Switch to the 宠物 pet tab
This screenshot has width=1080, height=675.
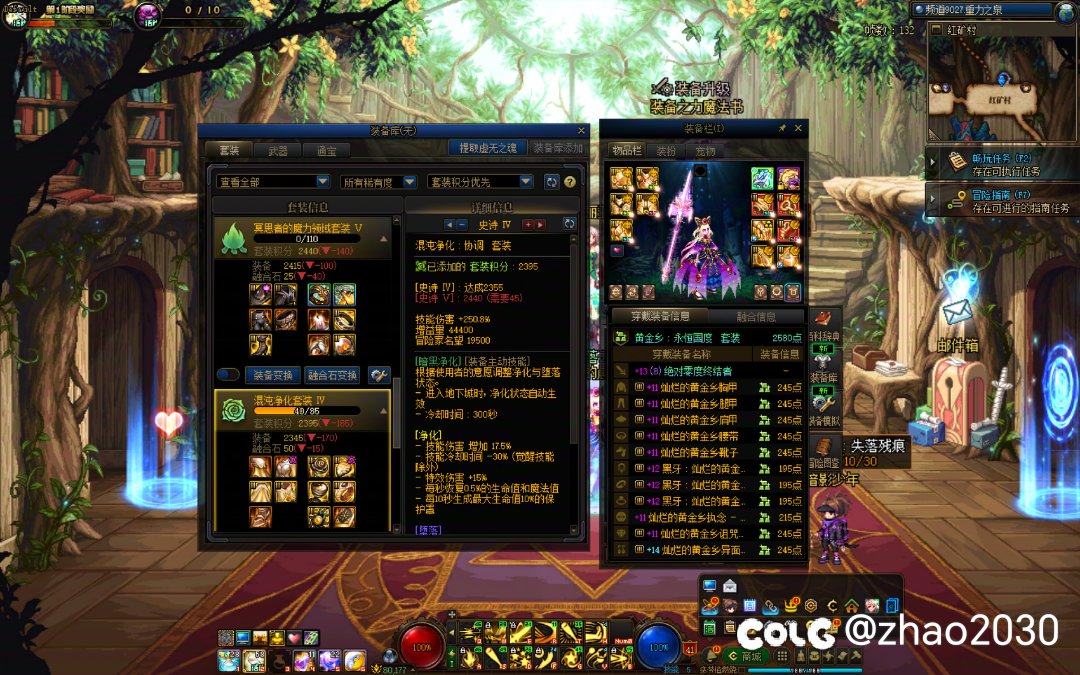(x=705, y=151)
